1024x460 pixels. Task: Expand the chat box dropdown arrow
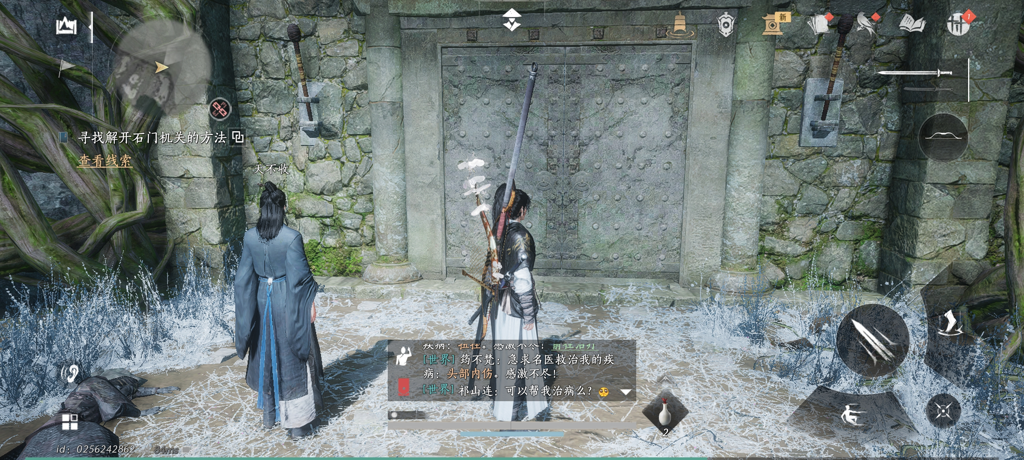pyautogui.click(x=627, y=392)
